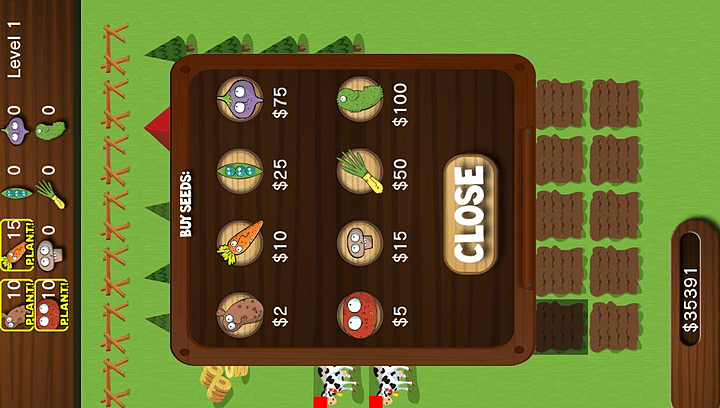The height and width of the screenshot is (408, 720).
Task: Purchase potato seeds for $2
Action: [240, 315]
